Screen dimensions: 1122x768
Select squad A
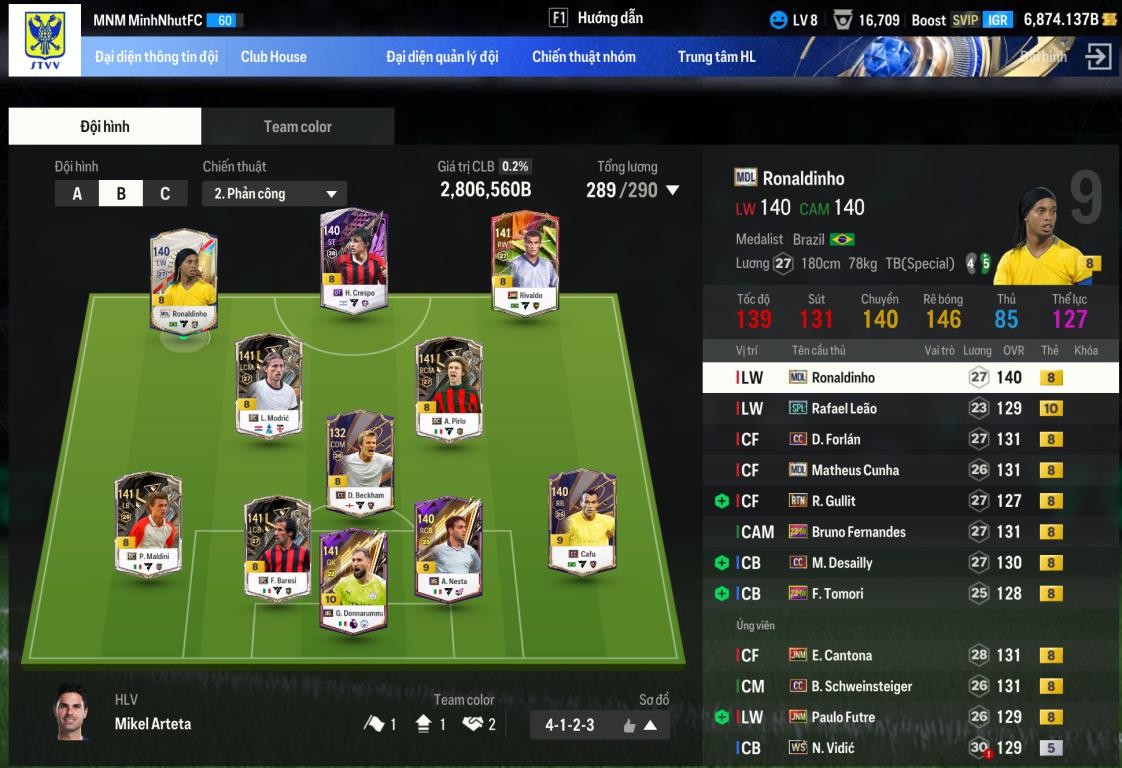(x=77, y=194)
